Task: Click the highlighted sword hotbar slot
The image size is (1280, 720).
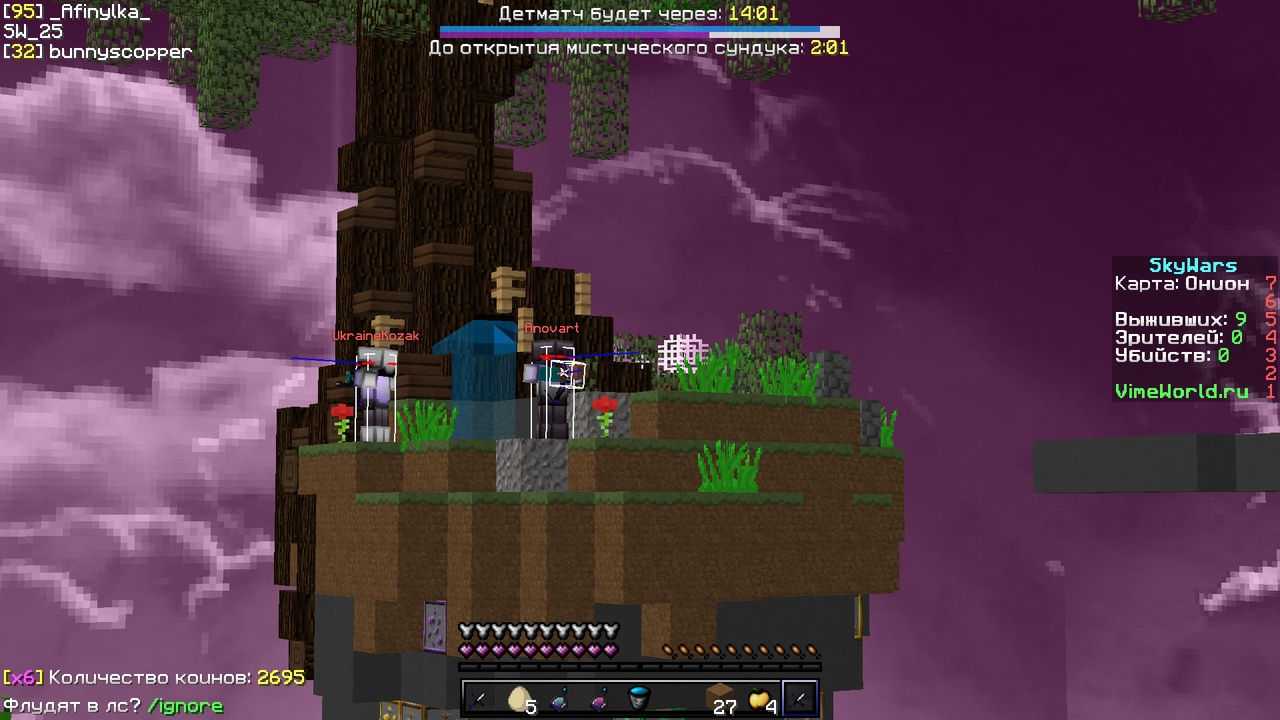Action: tap(800, 699)
